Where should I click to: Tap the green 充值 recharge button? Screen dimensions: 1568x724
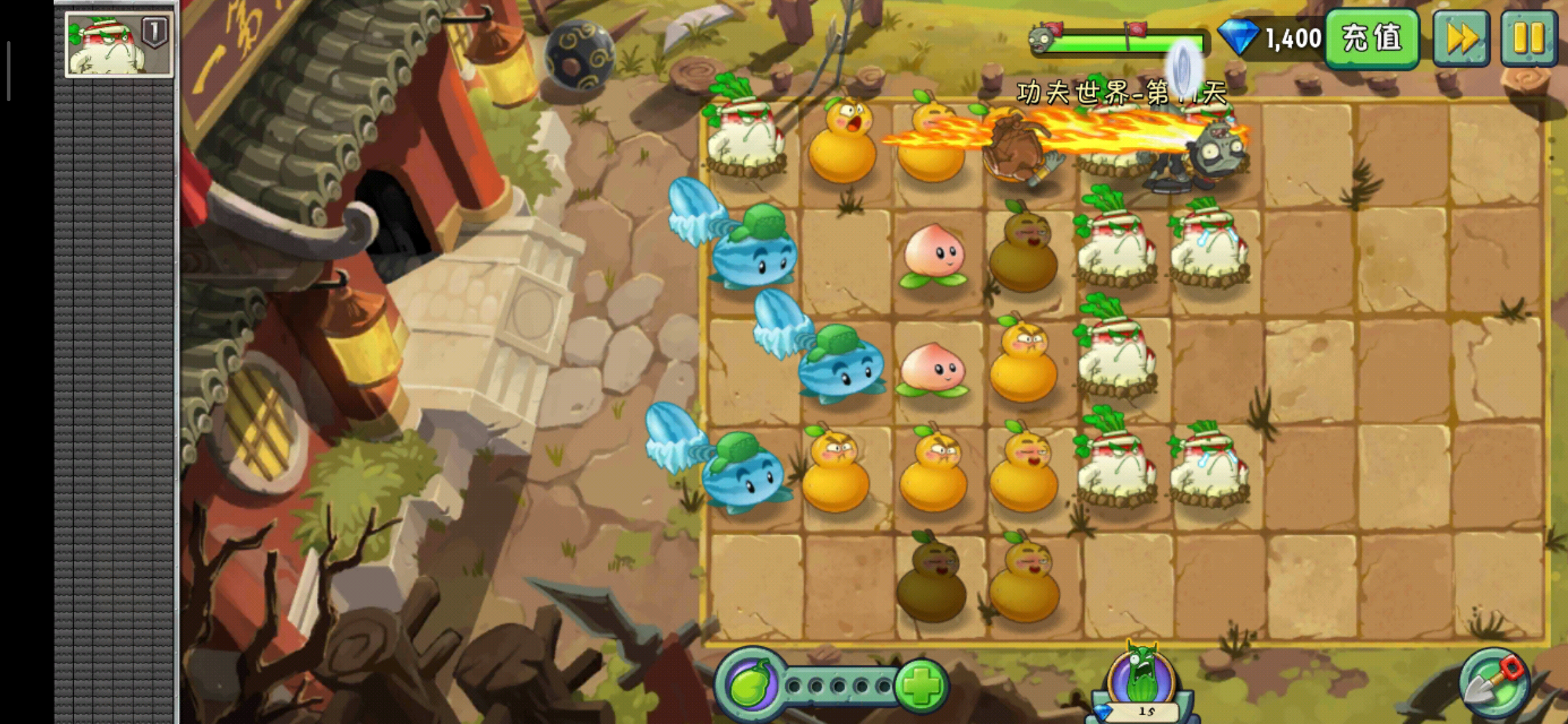1372,38
